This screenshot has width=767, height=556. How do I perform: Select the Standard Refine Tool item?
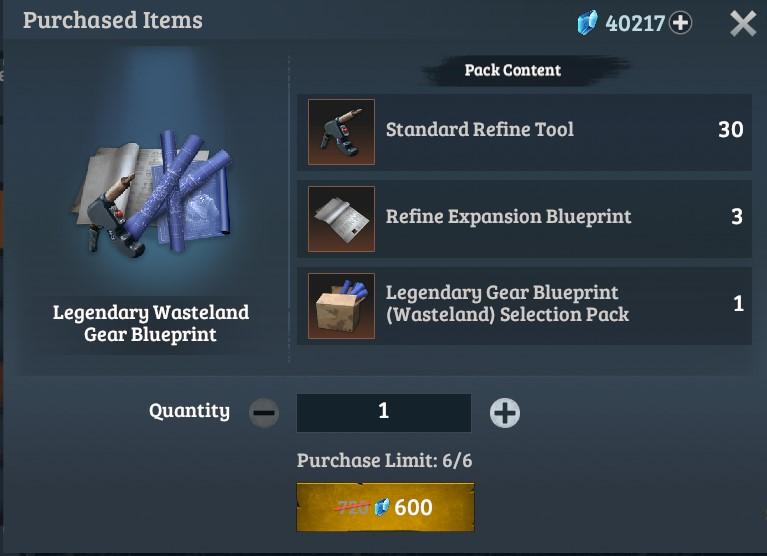[341, 131]
